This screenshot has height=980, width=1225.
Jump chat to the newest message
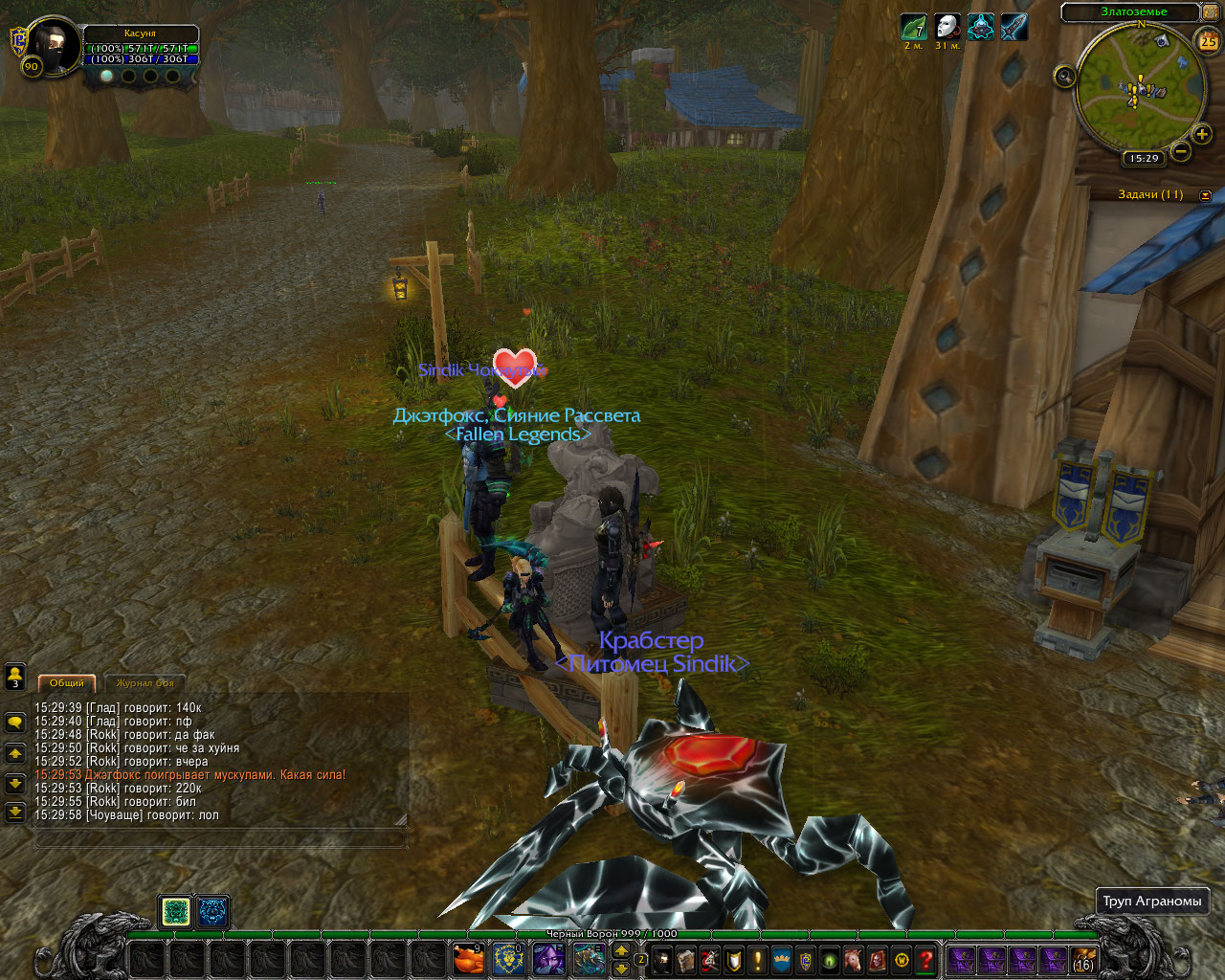pyautogui.click(x=15, y=813)
